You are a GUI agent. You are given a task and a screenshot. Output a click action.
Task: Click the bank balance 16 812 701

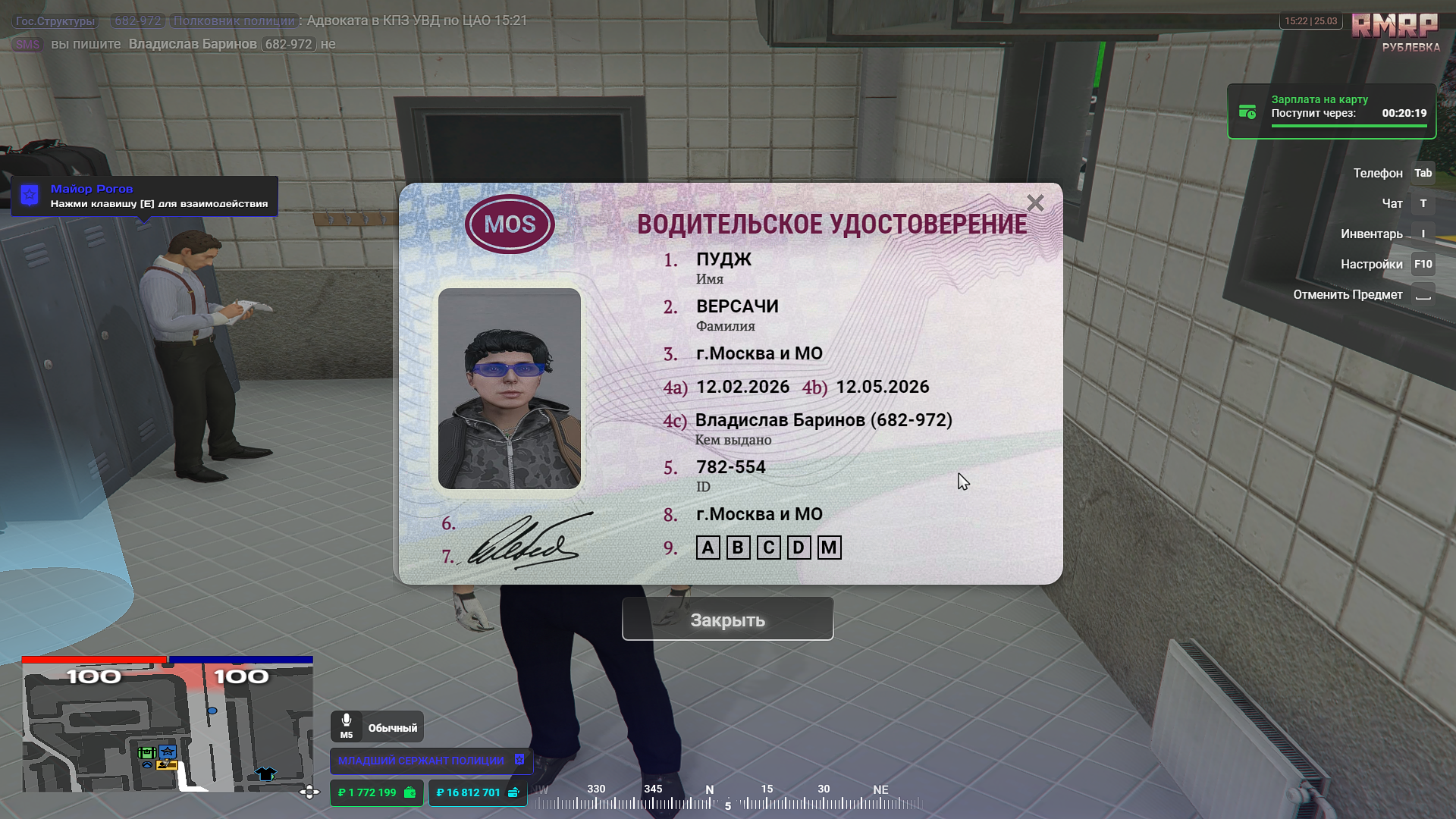pyautogui.click(x=477, y=792)
